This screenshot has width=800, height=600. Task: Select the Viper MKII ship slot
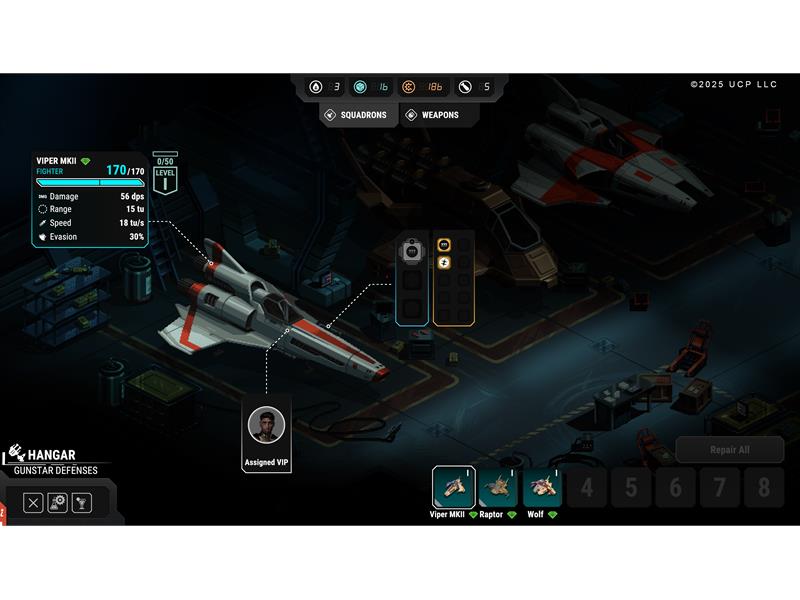coord(453,487)
